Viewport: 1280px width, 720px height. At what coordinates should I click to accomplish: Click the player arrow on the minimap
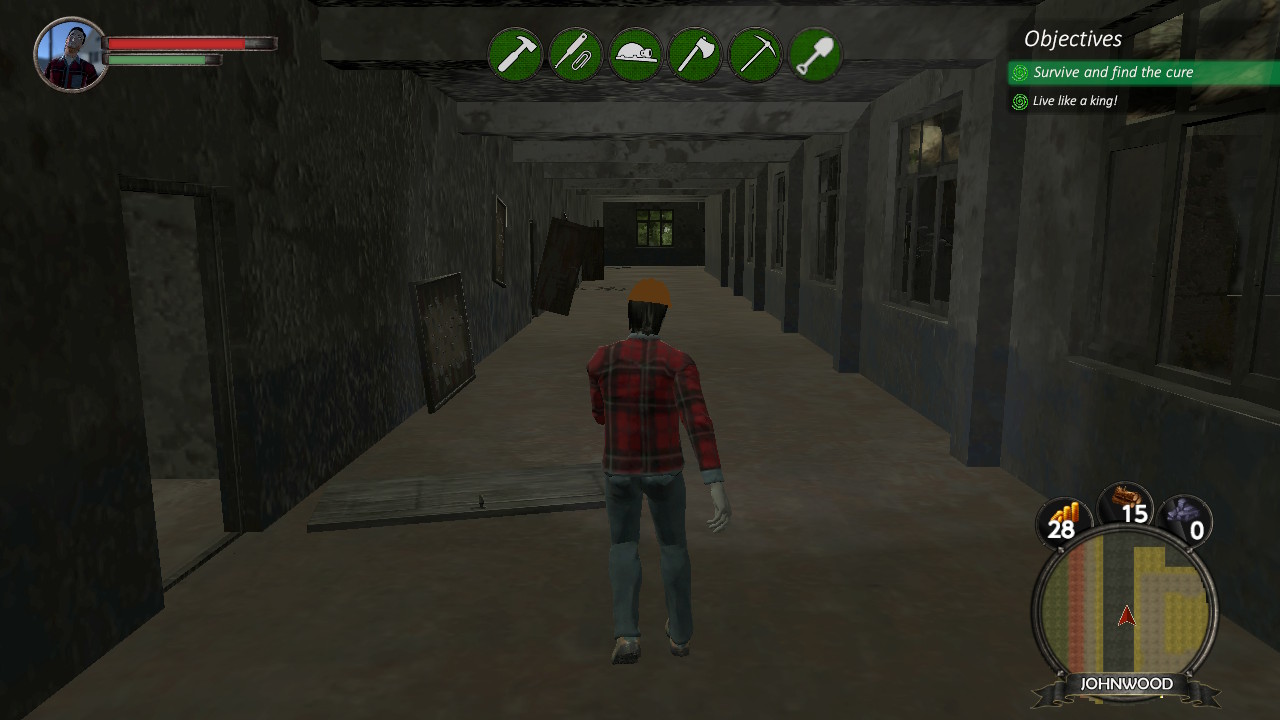1126,619
